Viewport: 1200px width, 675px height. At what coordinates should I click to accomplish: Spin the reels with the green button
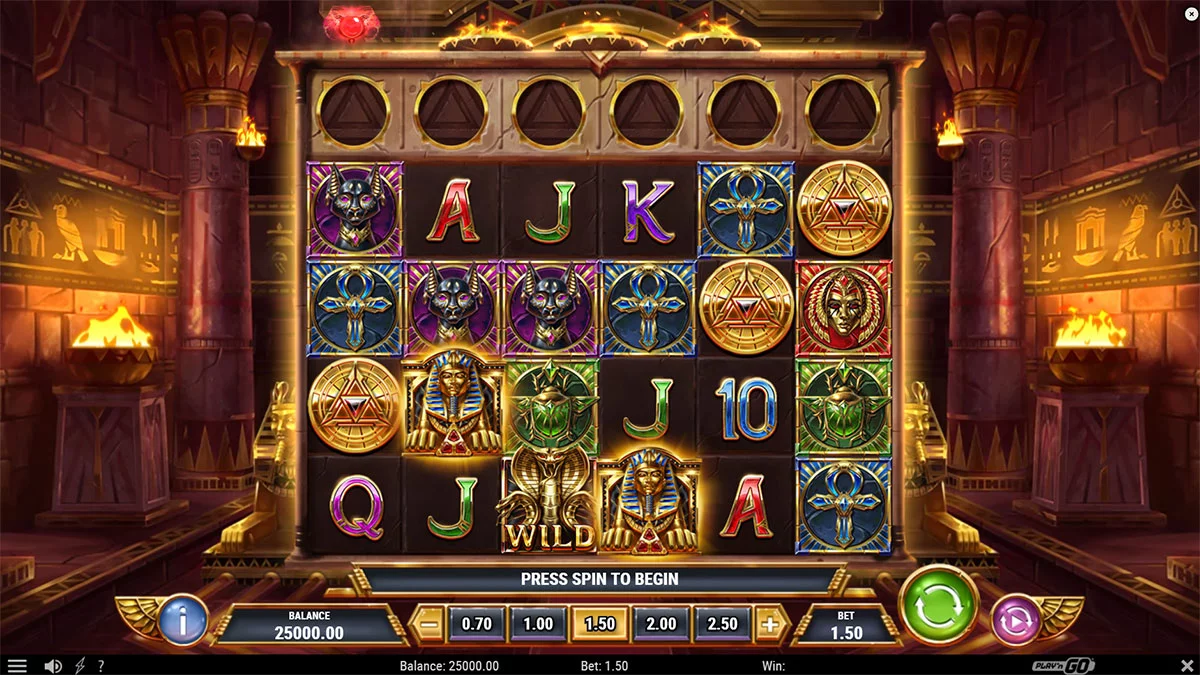tap(938, 606)
